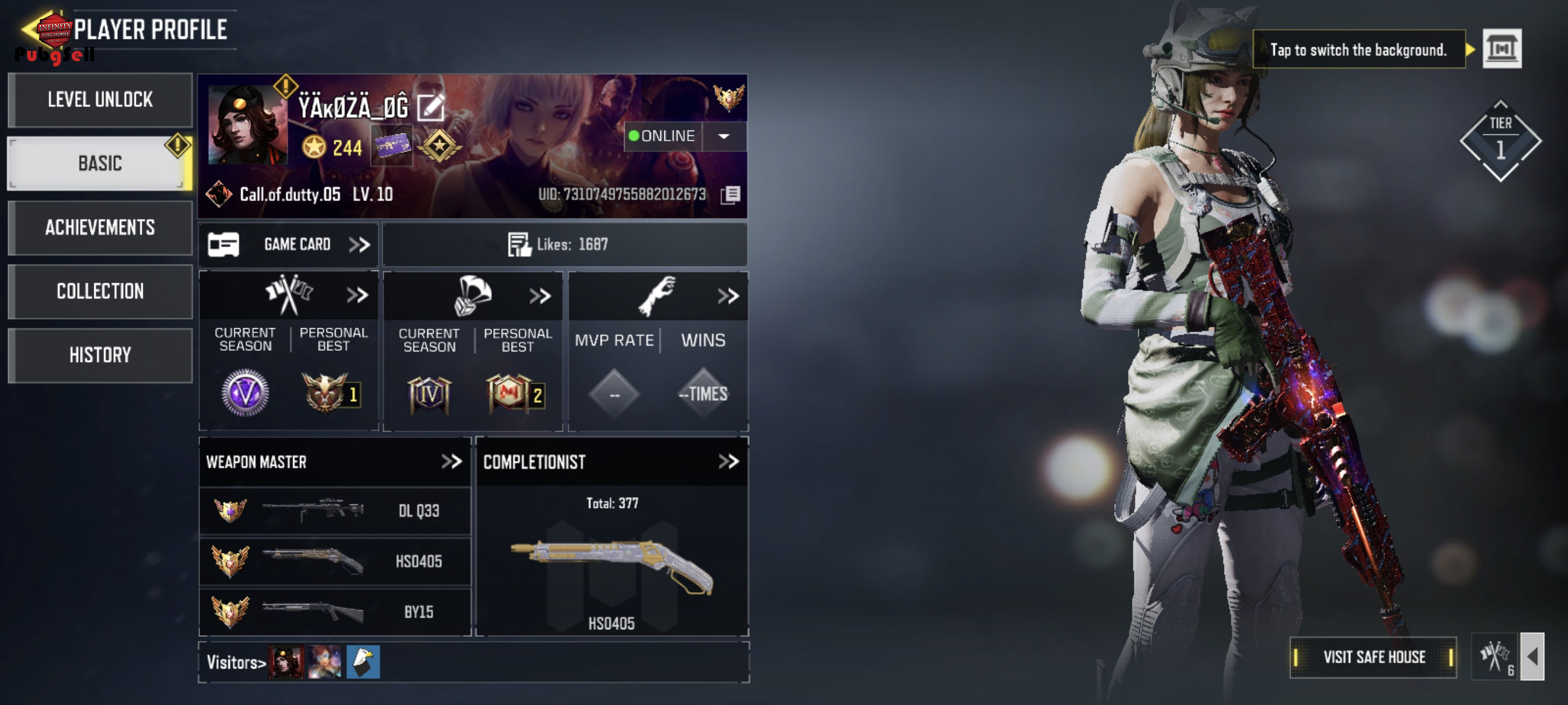The width and height of the screenshot is (1568, 705).
Task: Select the BY15 weapon master row
Action: [x=335, y=612]
